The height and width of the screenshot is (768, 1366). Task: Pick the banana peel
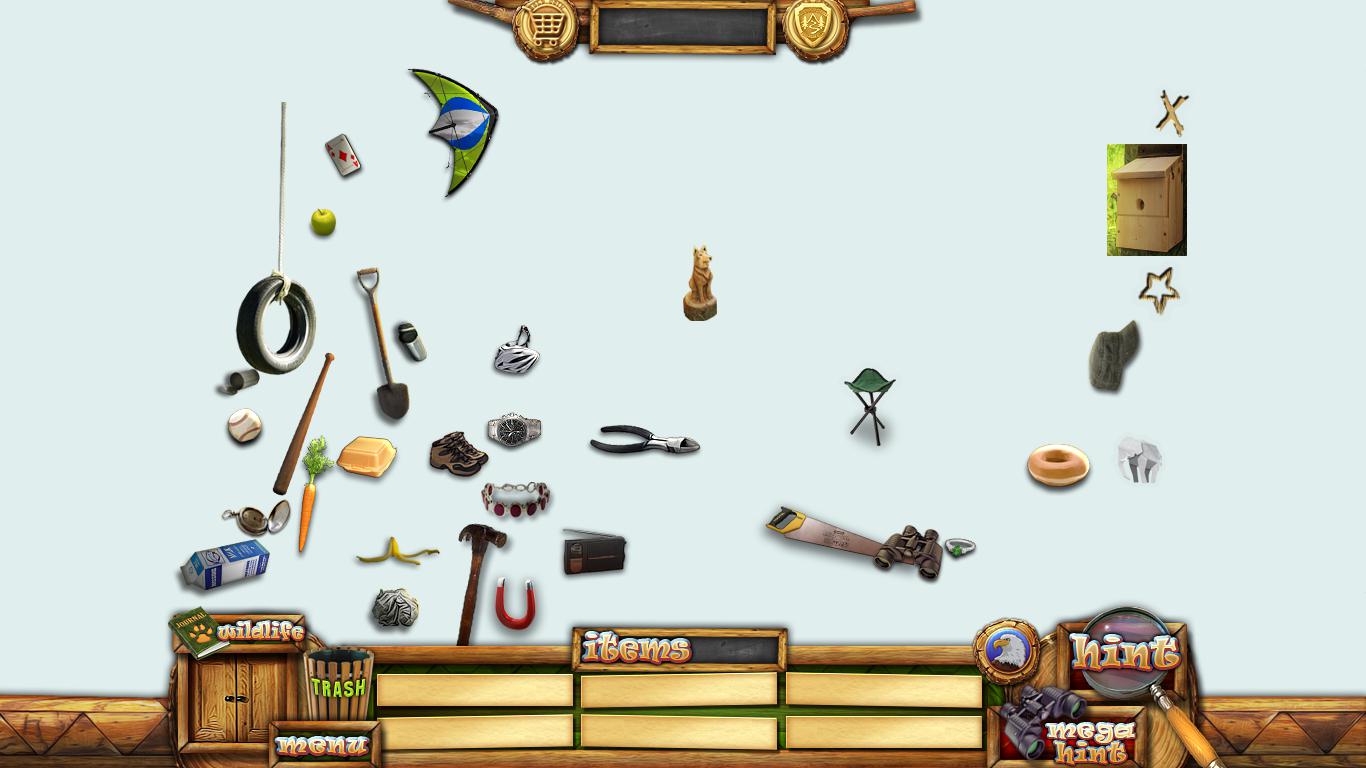click(395, 551)
